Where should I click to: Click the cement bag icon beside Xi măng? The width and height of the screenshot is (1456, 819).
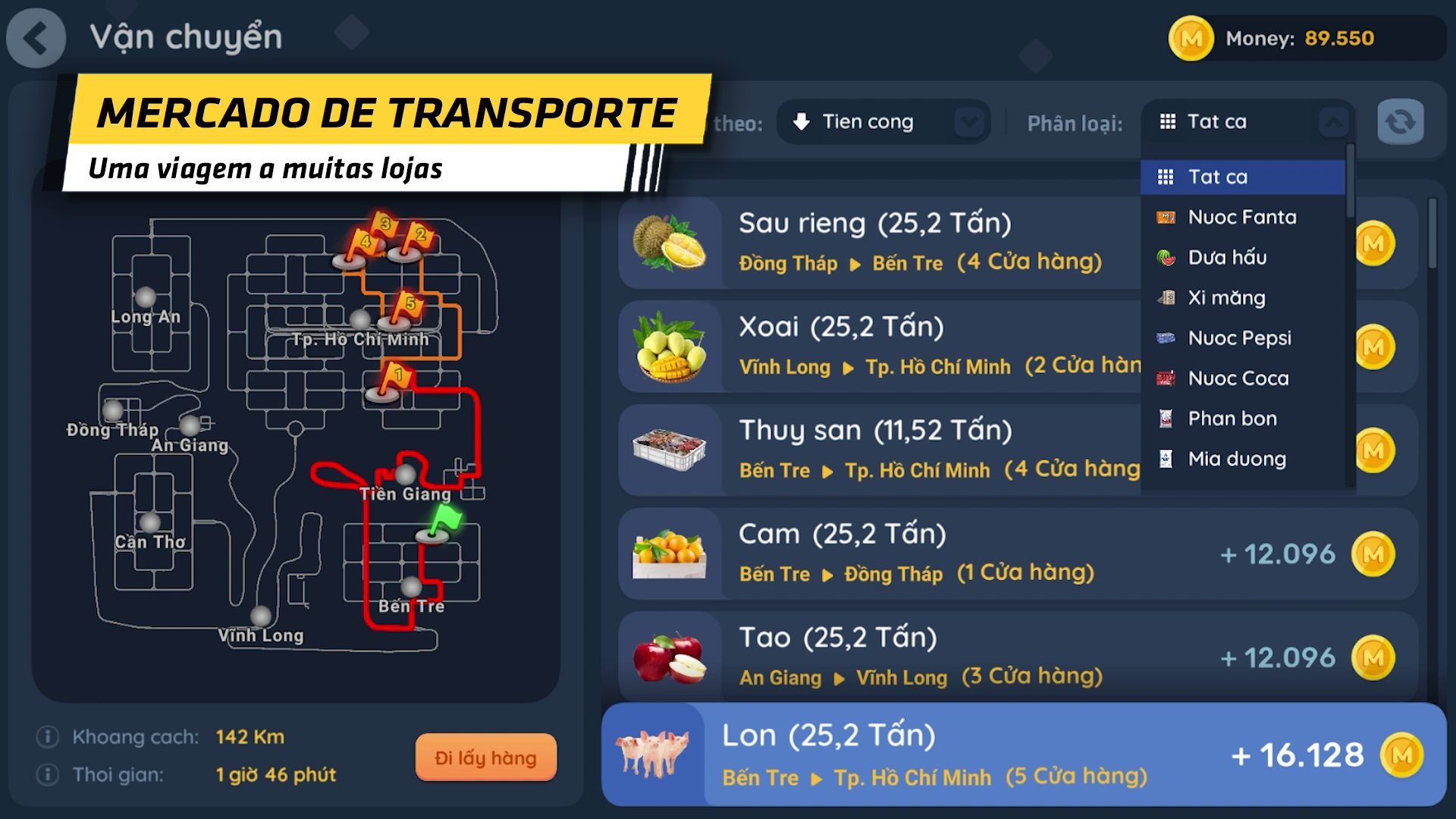(1166, 297)
